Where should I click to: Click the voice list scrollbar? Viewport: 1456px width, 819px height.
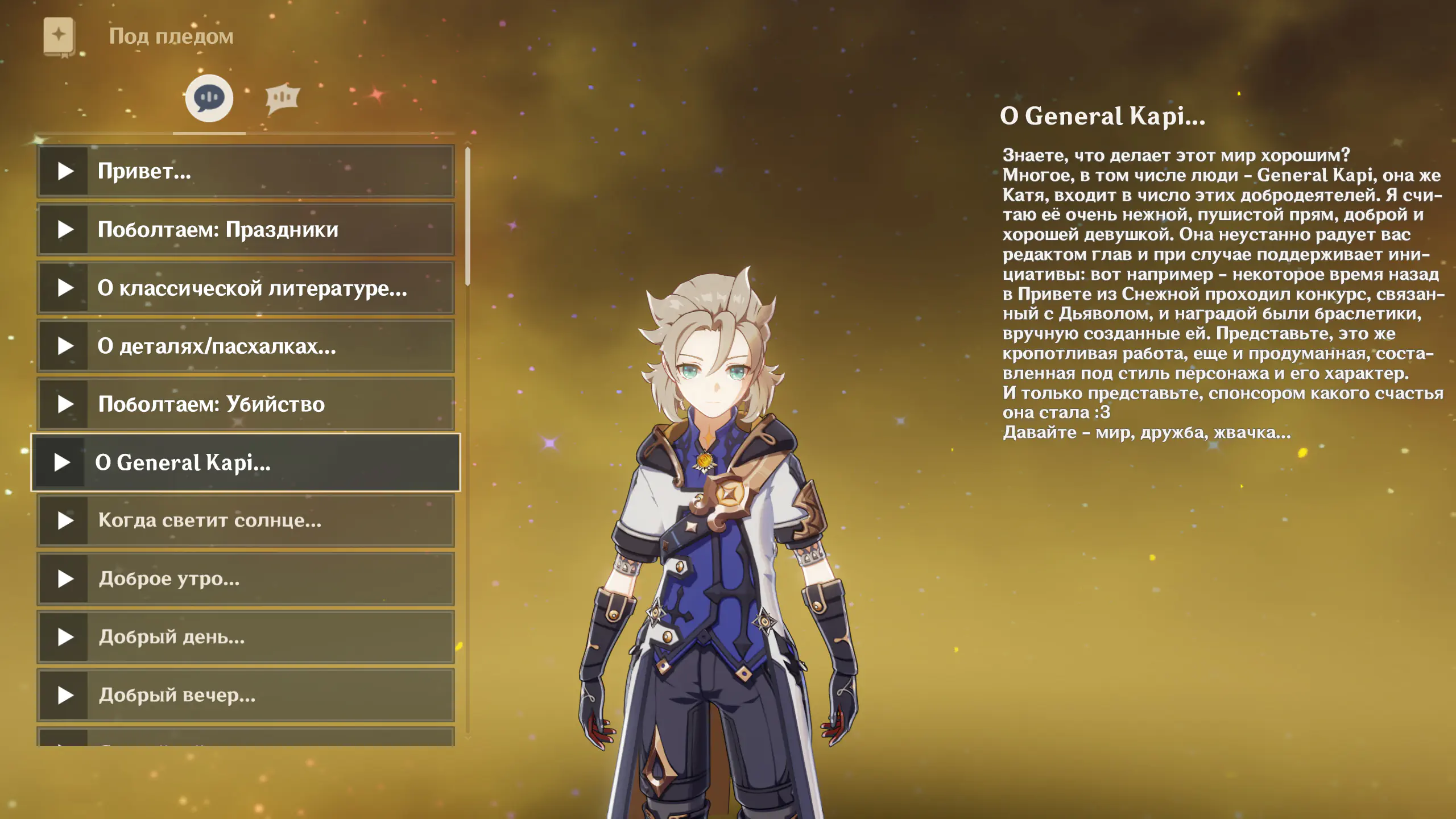coord(468,216)
